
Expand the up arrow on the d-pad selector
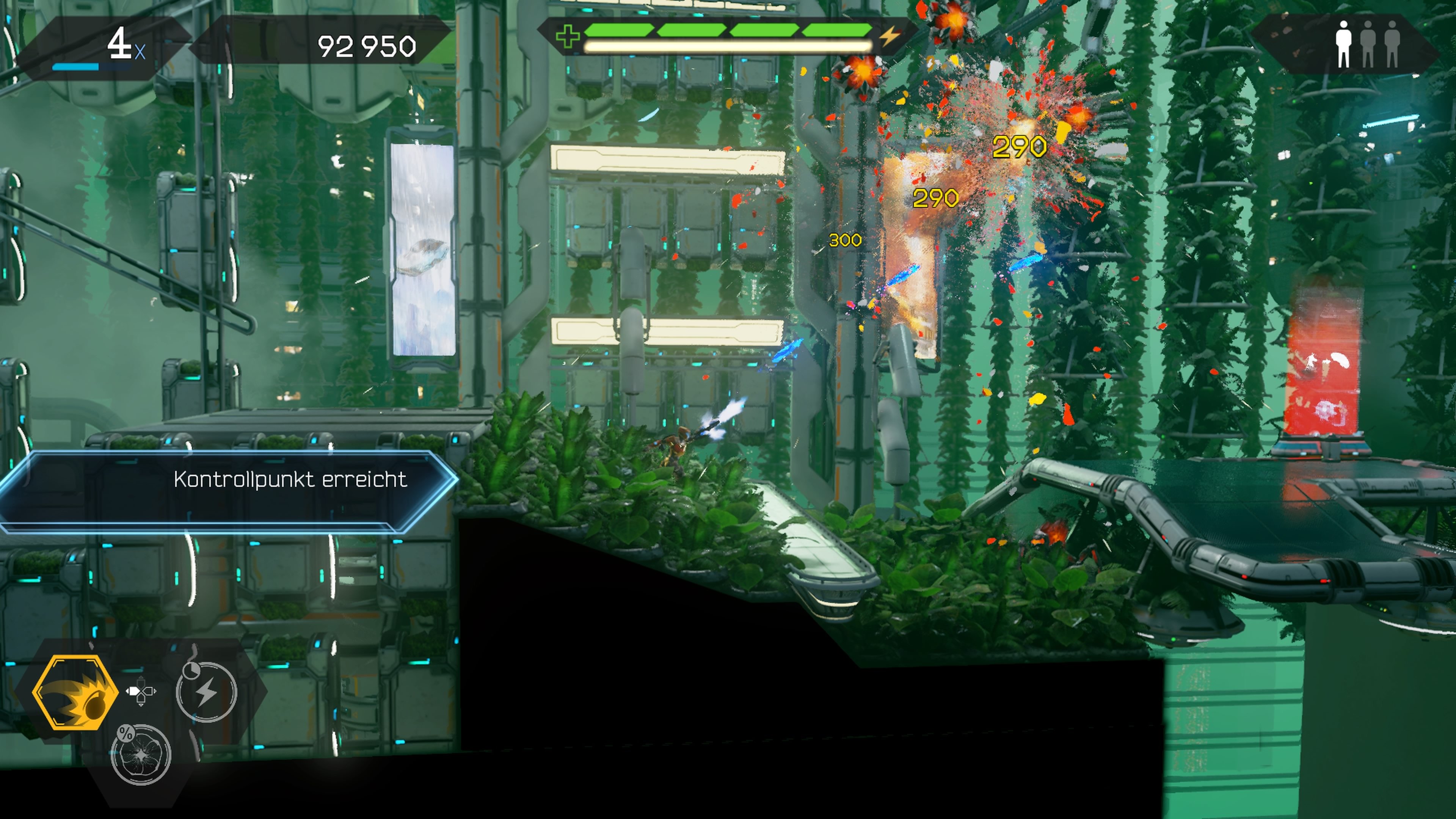click(x=141, y=683)
